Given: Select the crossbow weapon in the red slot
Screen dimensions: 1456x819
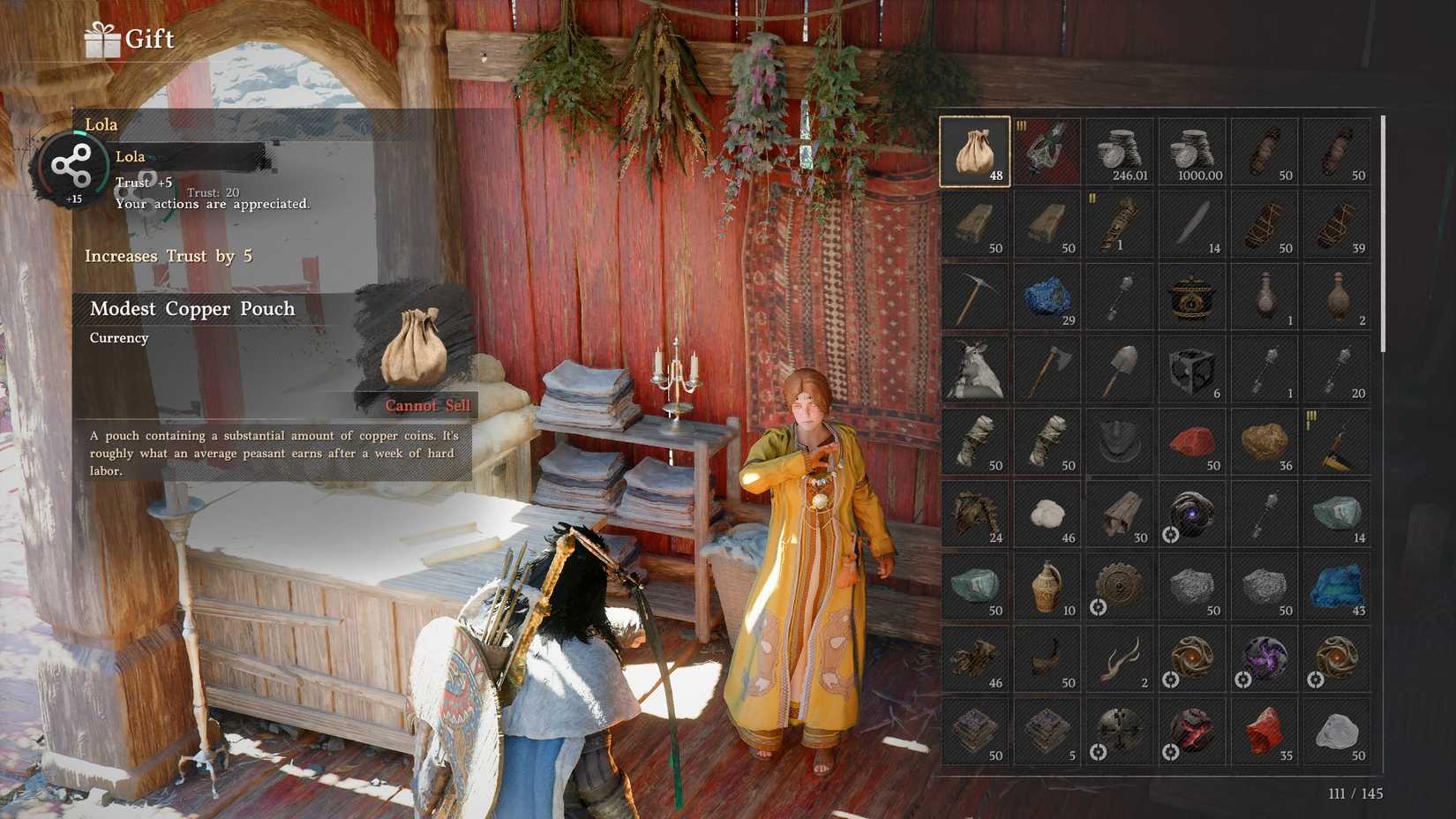Looking at the screenshot, I should 1047,152.
